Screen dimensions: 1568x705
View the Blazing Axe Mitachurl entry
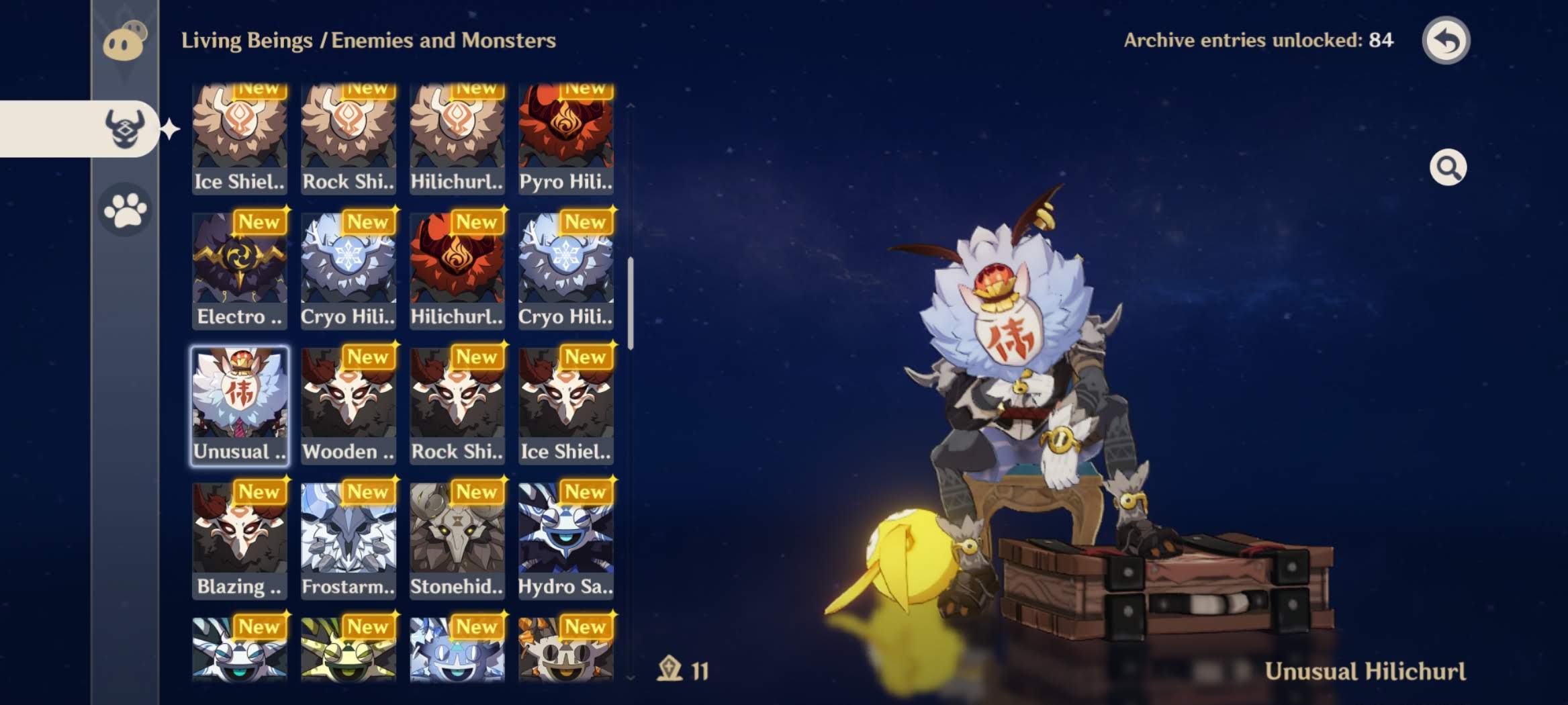[x=240, y=540]
